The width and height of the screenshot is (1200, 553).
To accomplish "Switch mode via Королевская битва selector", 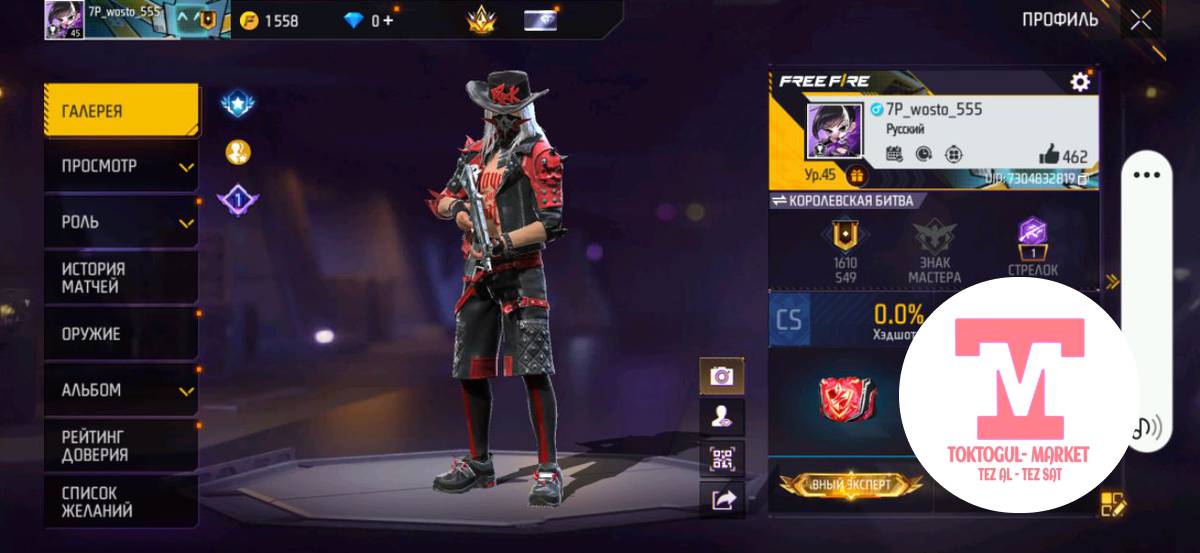I will pyautogui.click(x=842, y=200).
